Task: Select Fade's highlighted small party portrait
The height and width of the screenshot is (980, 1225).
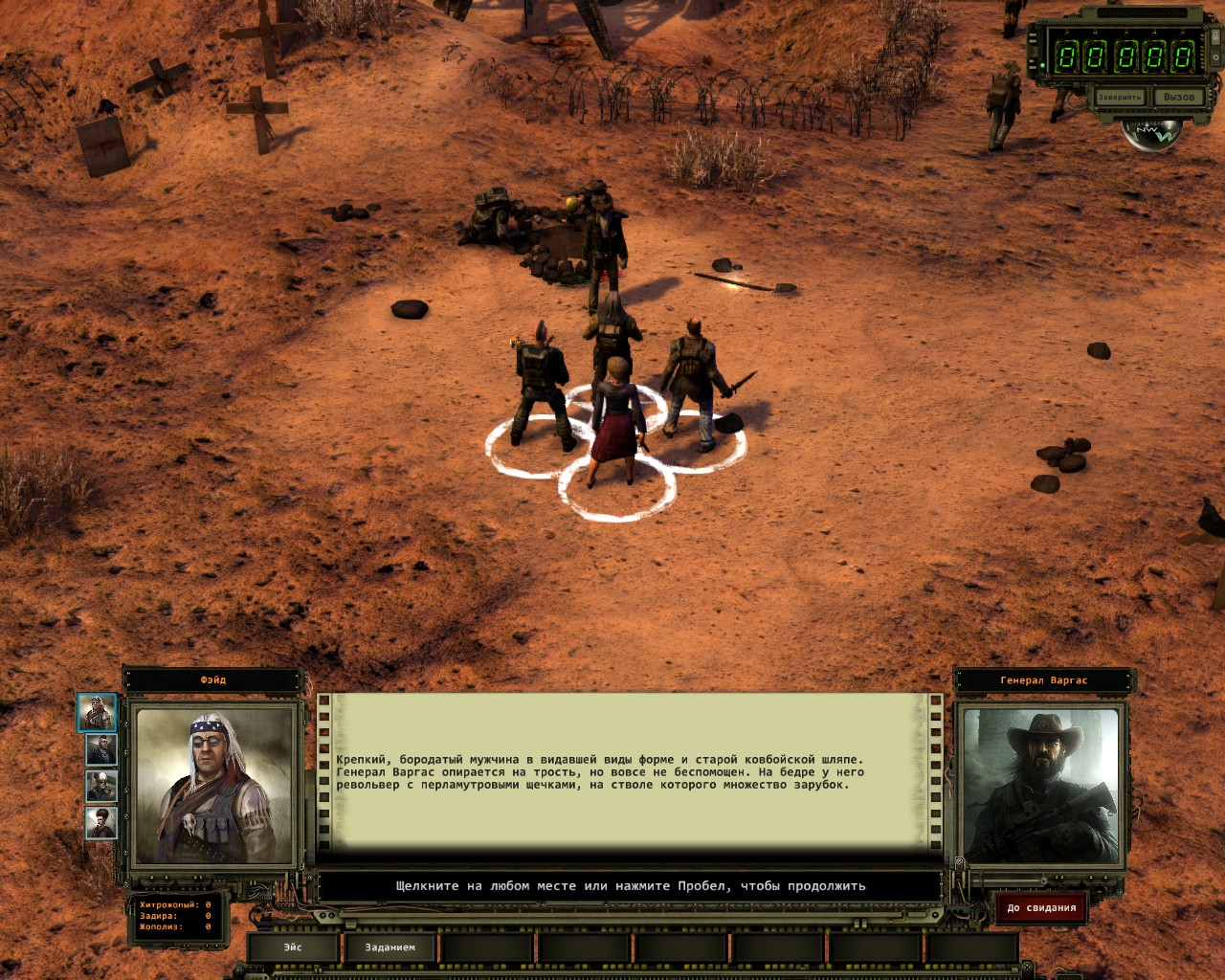Action: click(97, 713)
